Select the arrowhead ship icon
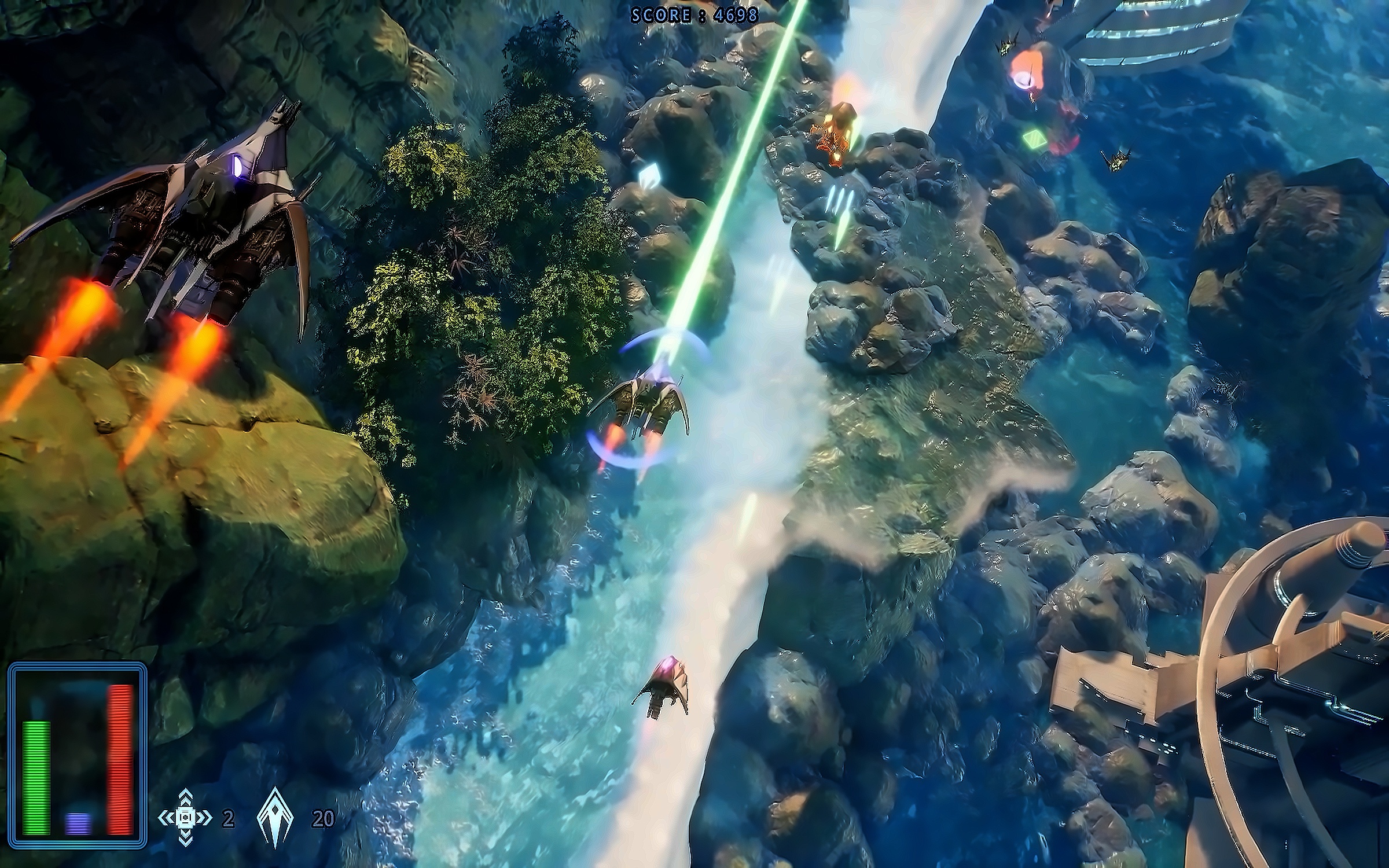Screen dimensions: 1389x868 pos(275,818)
